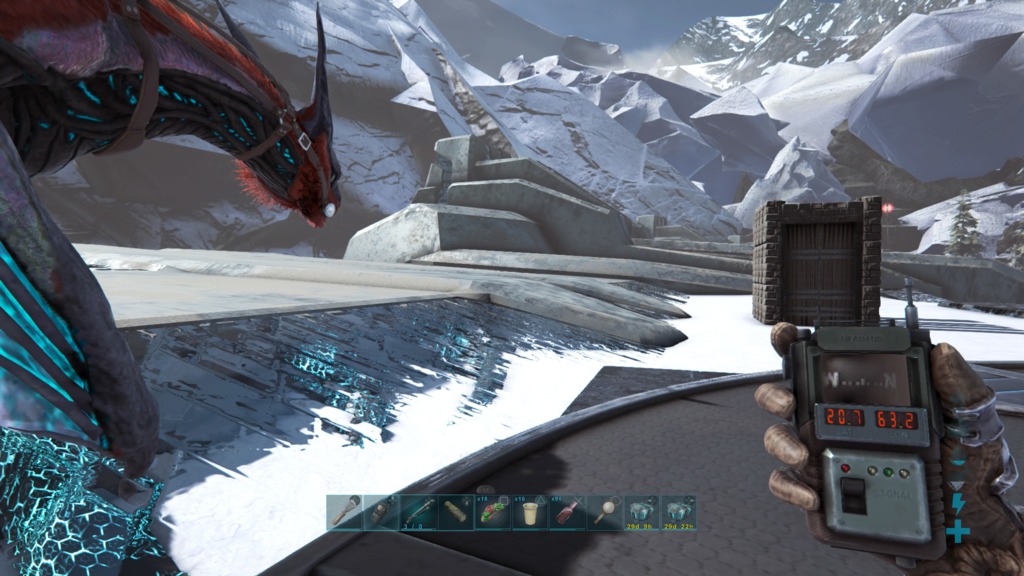Viewport: 1024px width, 576px height.
Task: Use the red bottle hotbar slot
Action: (566, 512)
